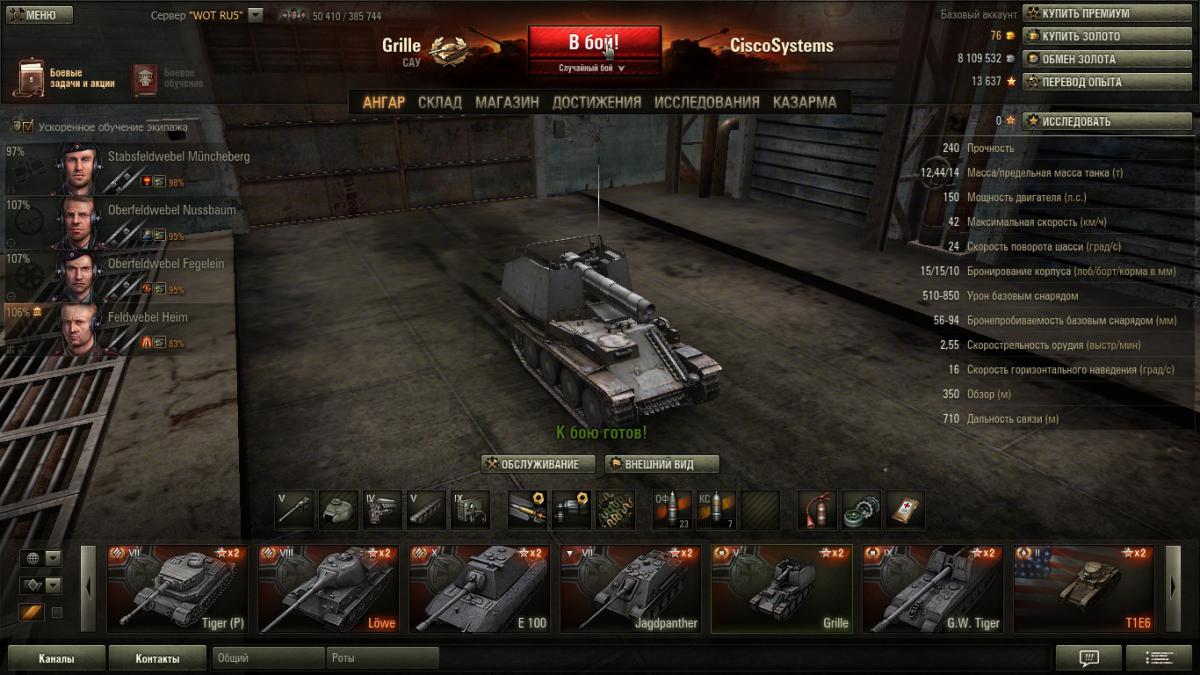Open the ВНЕШНИЙ ВИД customization
1200x675 pixels.
(662, 464)
